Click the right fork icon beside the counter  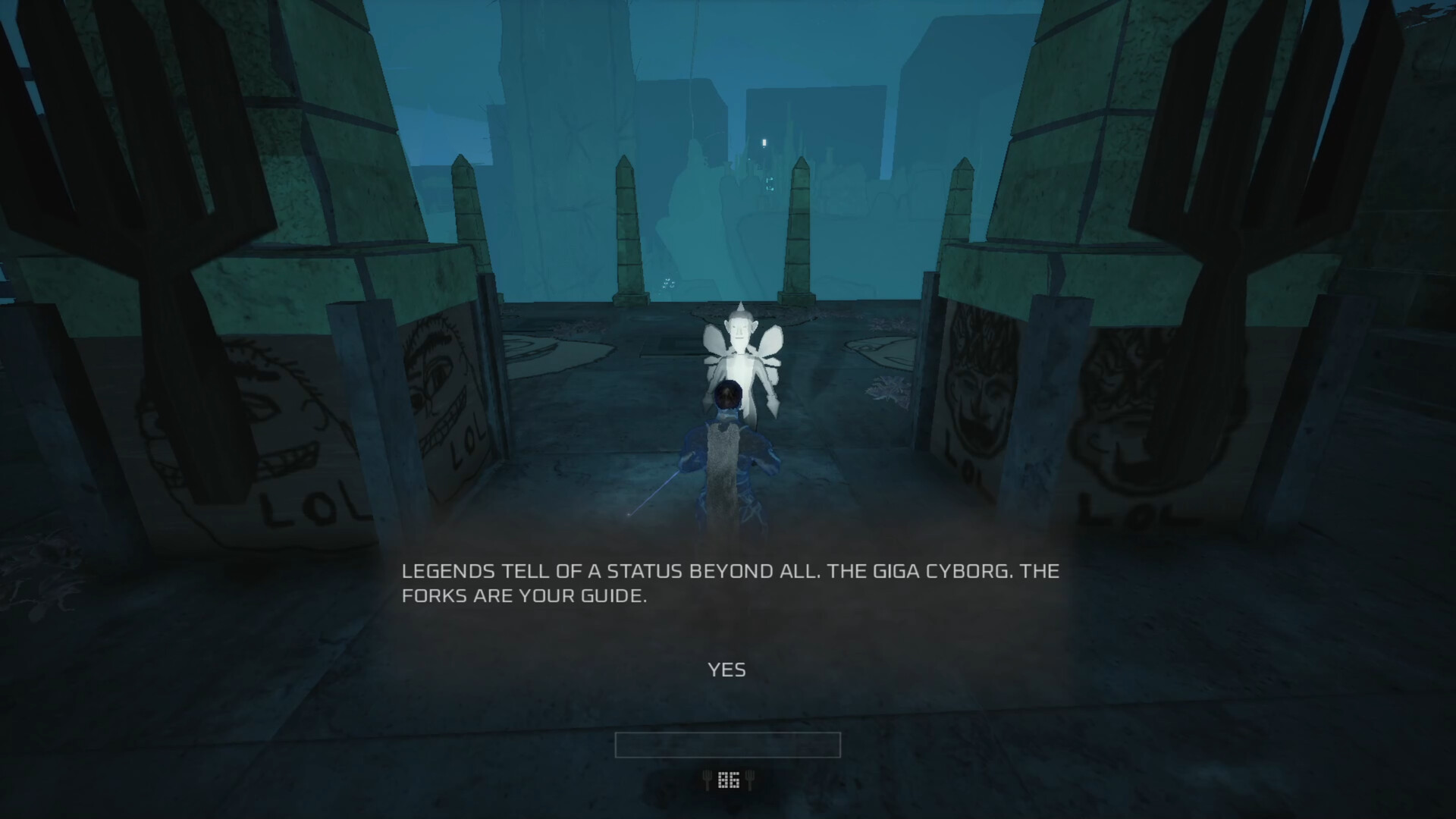[x=749, y=780]
